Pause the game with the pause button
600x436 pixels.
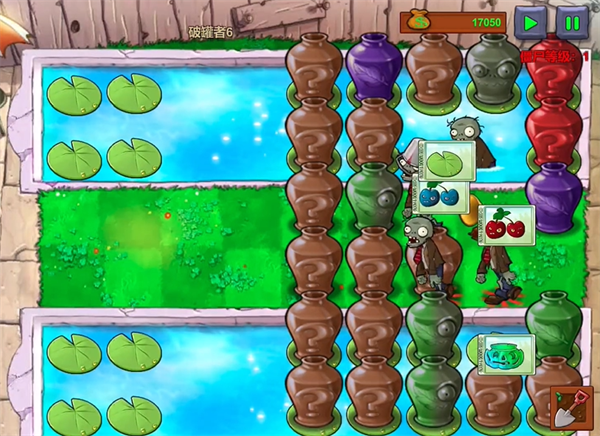pos(572,21)
